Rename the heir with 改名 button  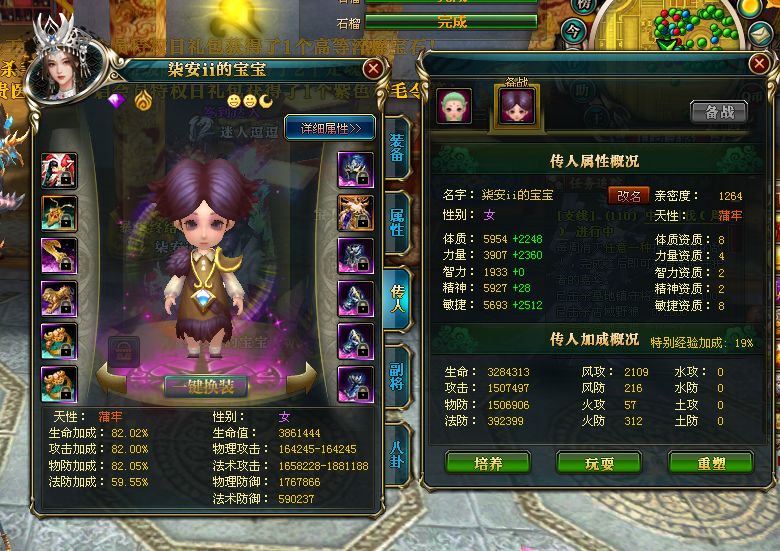coord(628,195)
